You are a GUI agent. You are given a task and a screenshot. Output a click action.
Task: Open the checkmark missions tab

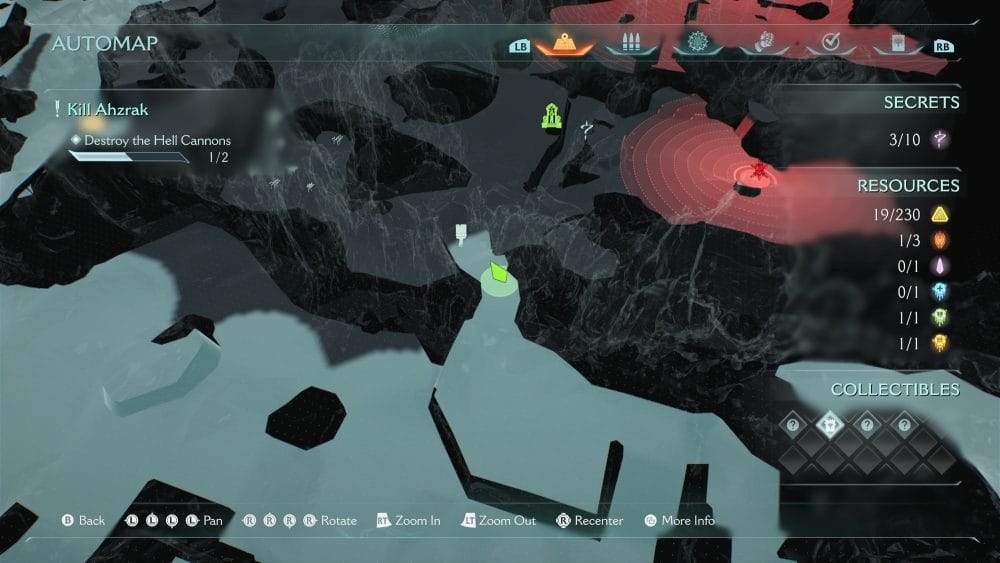pyautogui.click(x=830, y=44)
